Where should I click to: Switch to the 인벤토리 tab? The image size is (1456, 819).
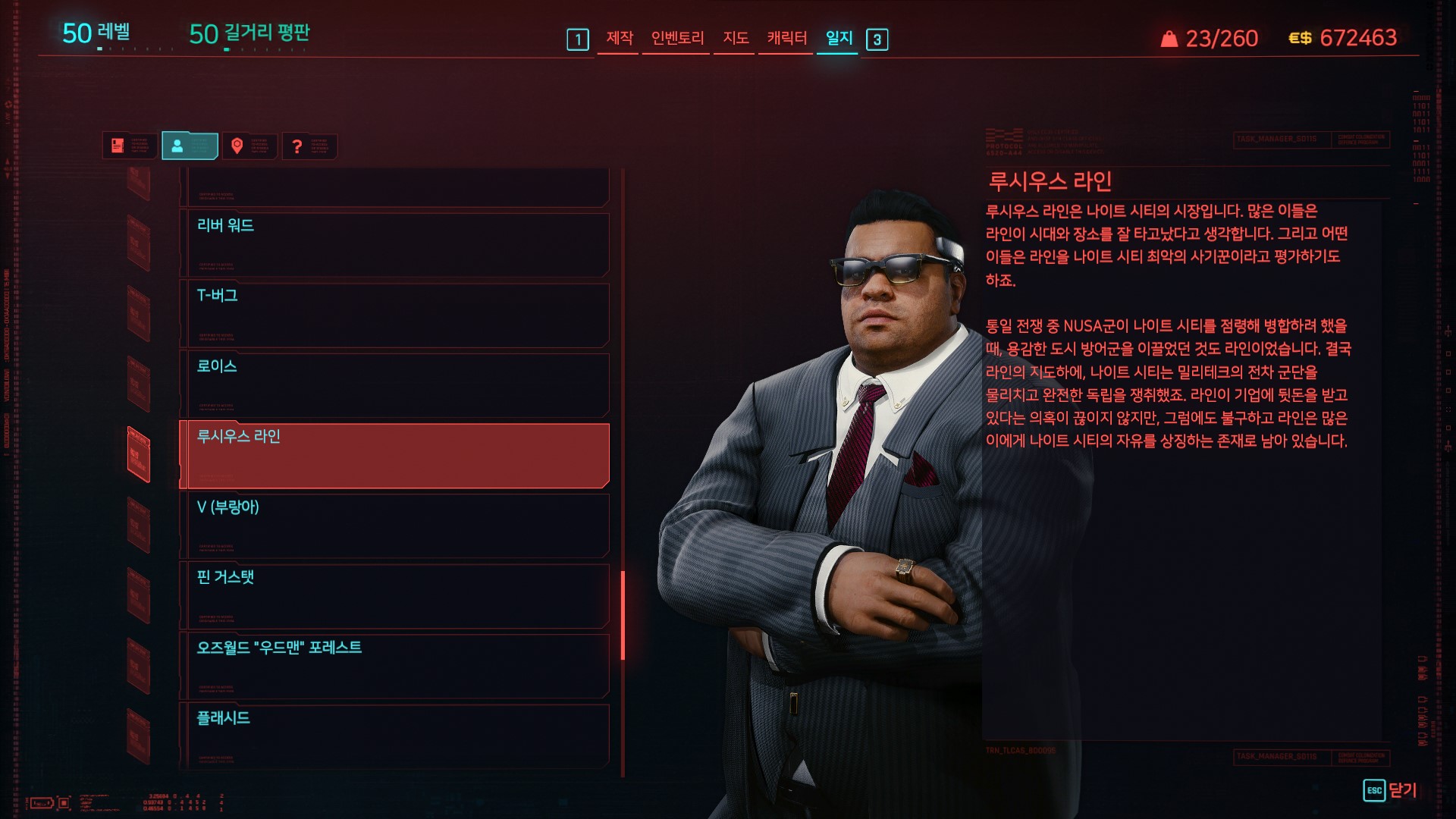(x=677, y=38)
